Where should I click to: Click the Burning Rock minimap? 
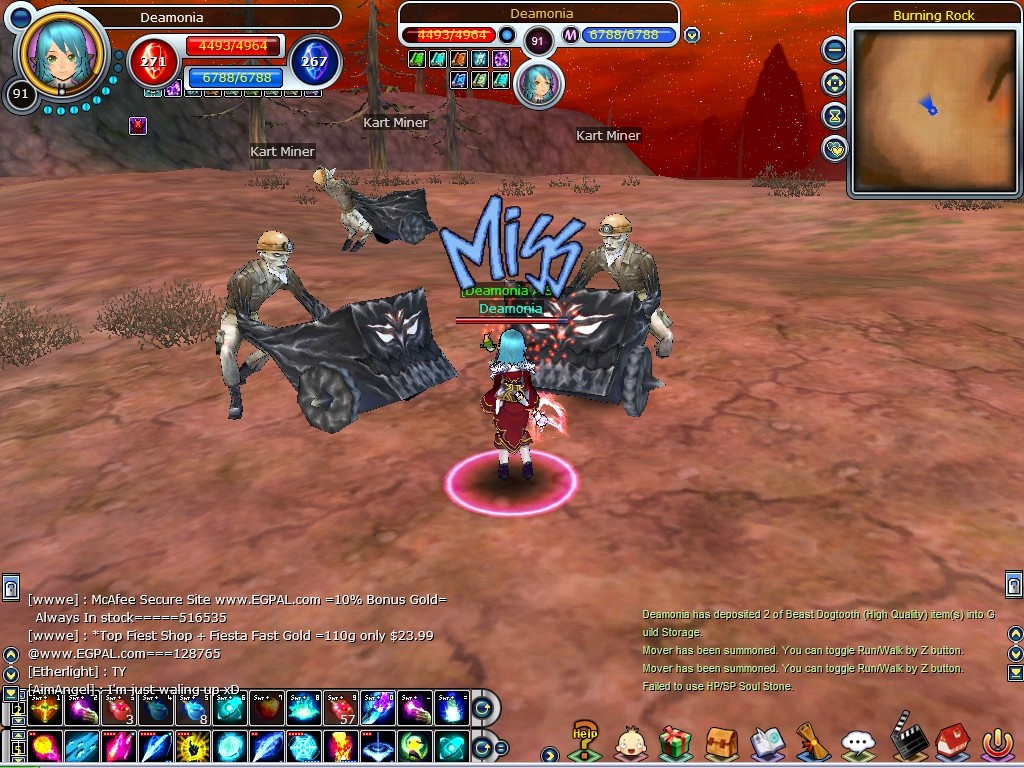(933, 111)
